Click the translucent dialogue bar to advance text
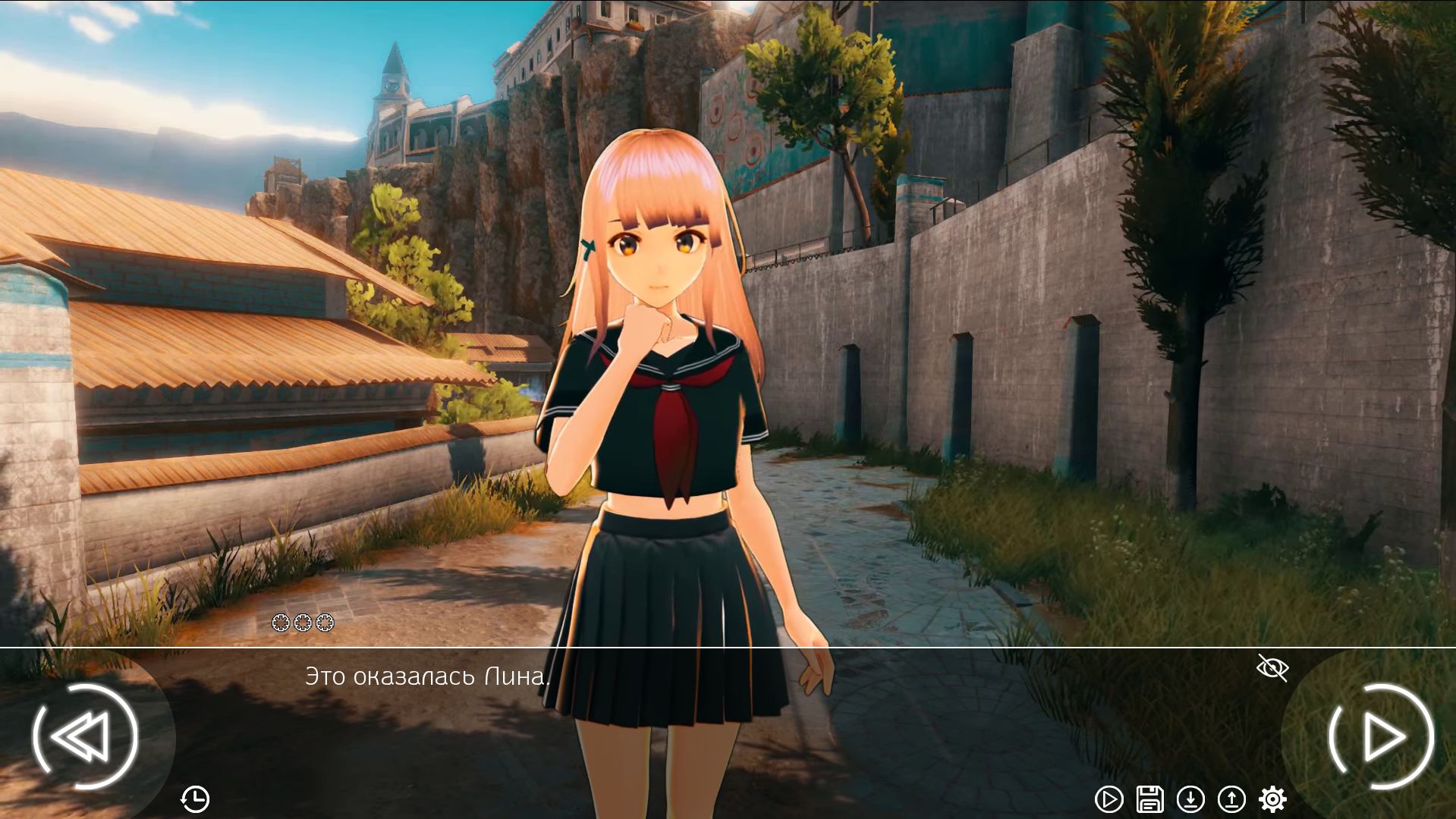This screenshot has width=1456, height=819. [835, 705]
